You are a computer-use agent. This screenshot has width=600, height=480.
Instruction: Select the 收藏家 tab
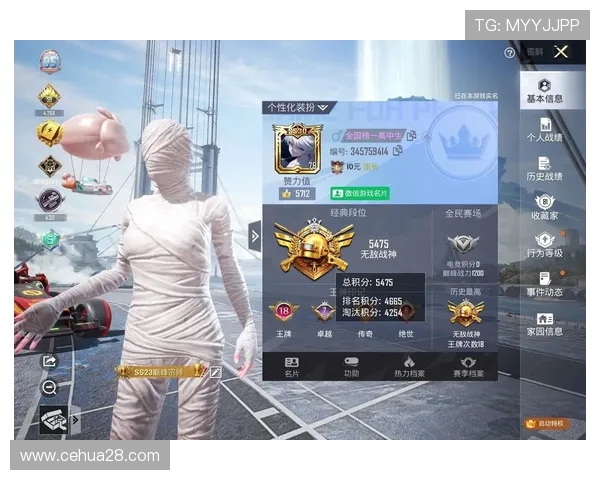pos(545,207)
